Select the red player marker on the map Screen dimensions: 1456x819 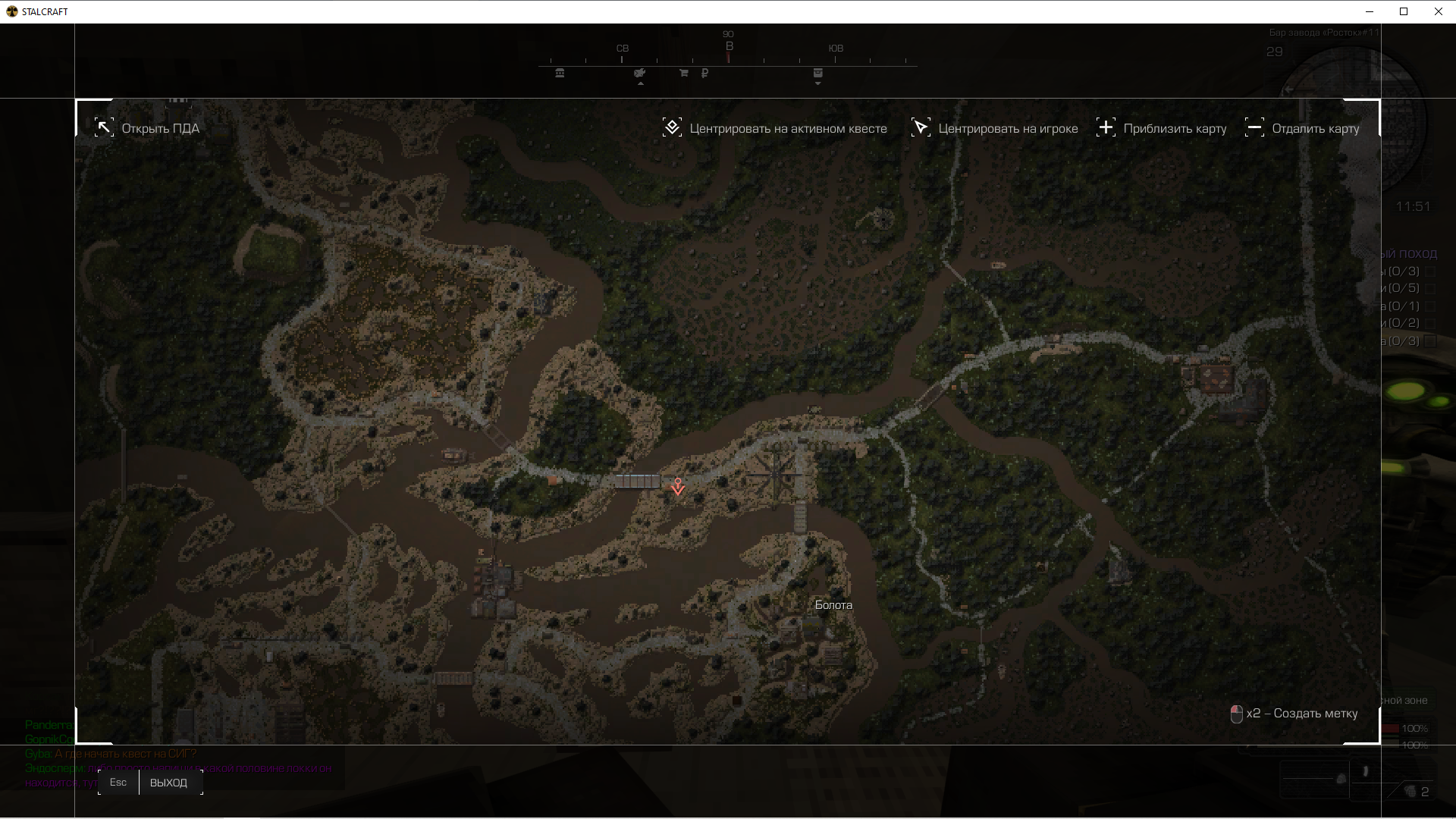point(678,487)
